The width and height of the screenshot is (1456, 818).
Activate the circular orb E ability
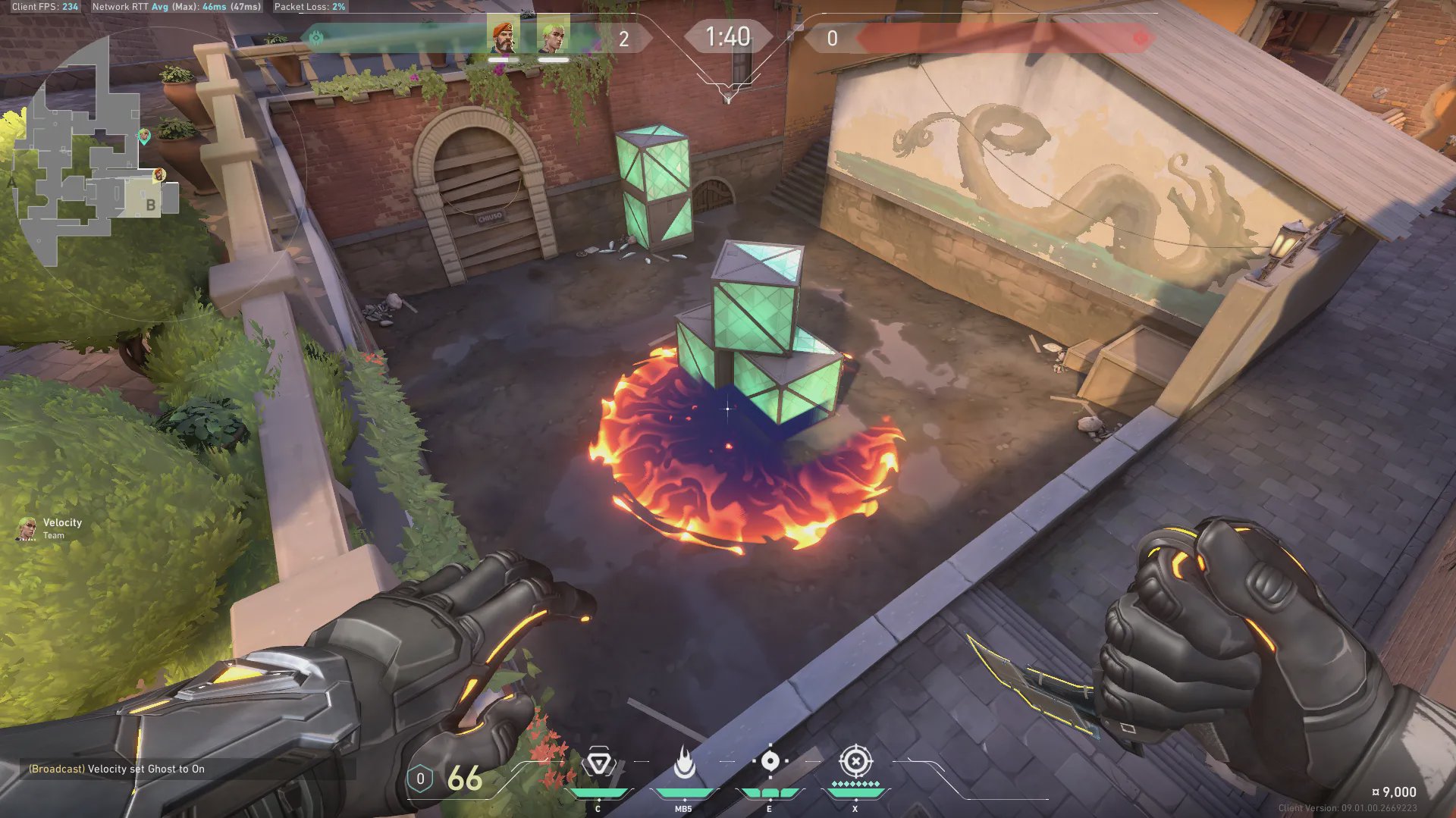[x=770, y=761]
